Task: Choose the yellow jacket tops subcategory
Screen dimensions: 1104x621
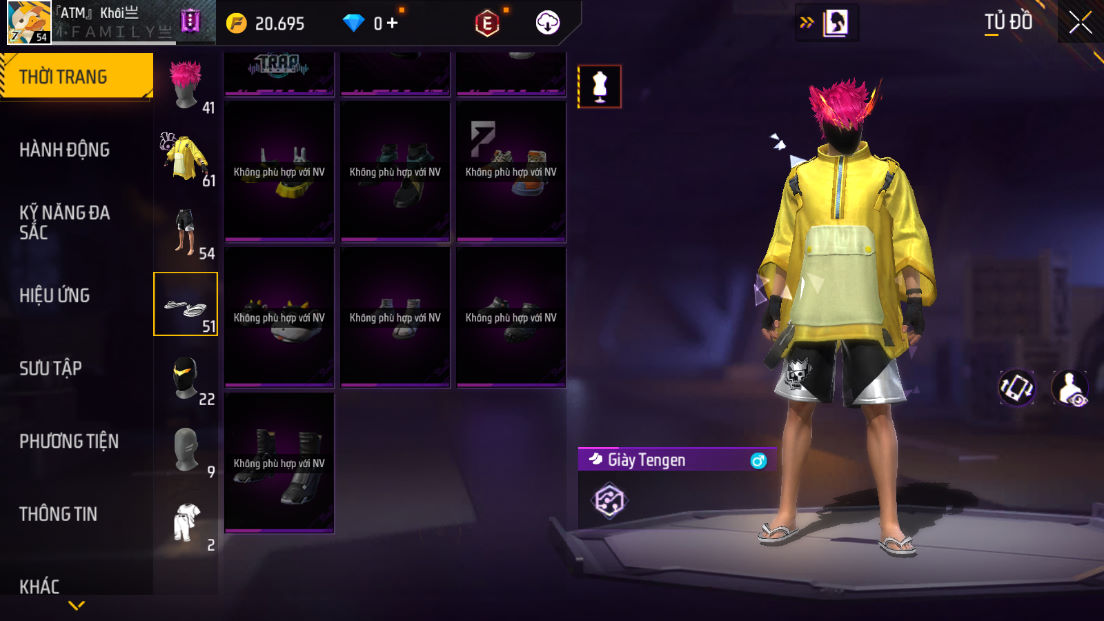Action: pos(185,158)
